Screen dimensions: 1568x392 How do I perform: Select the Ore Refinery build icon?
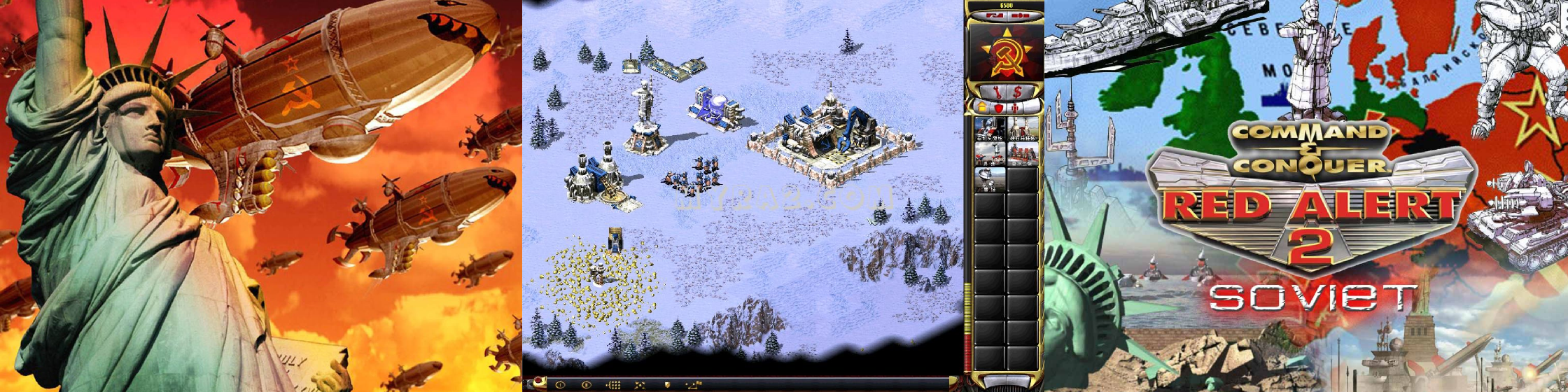pos(1021,127)
